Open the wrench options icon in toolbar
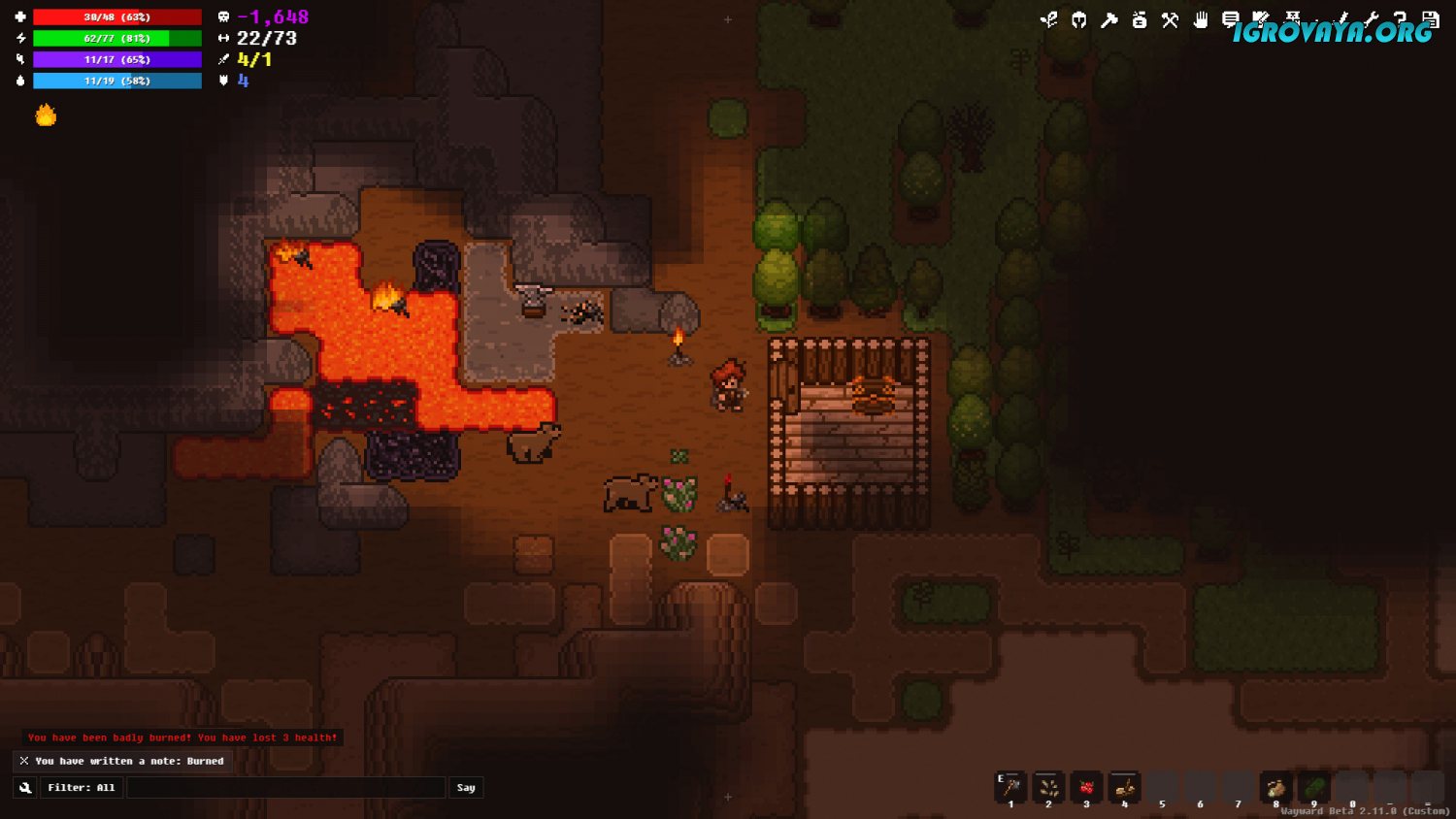The width and height of the screenshot is (1456, 819). point(1371,19)
